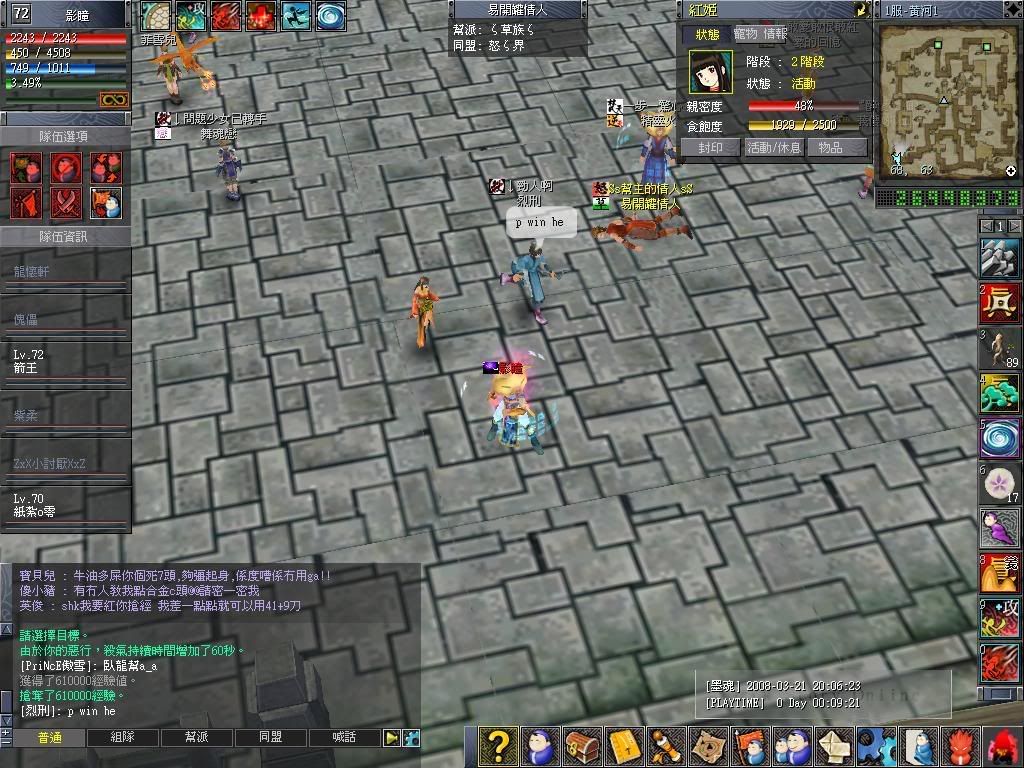Select the 普通 chat tab

pyautogui.click(x=49, y=737)
